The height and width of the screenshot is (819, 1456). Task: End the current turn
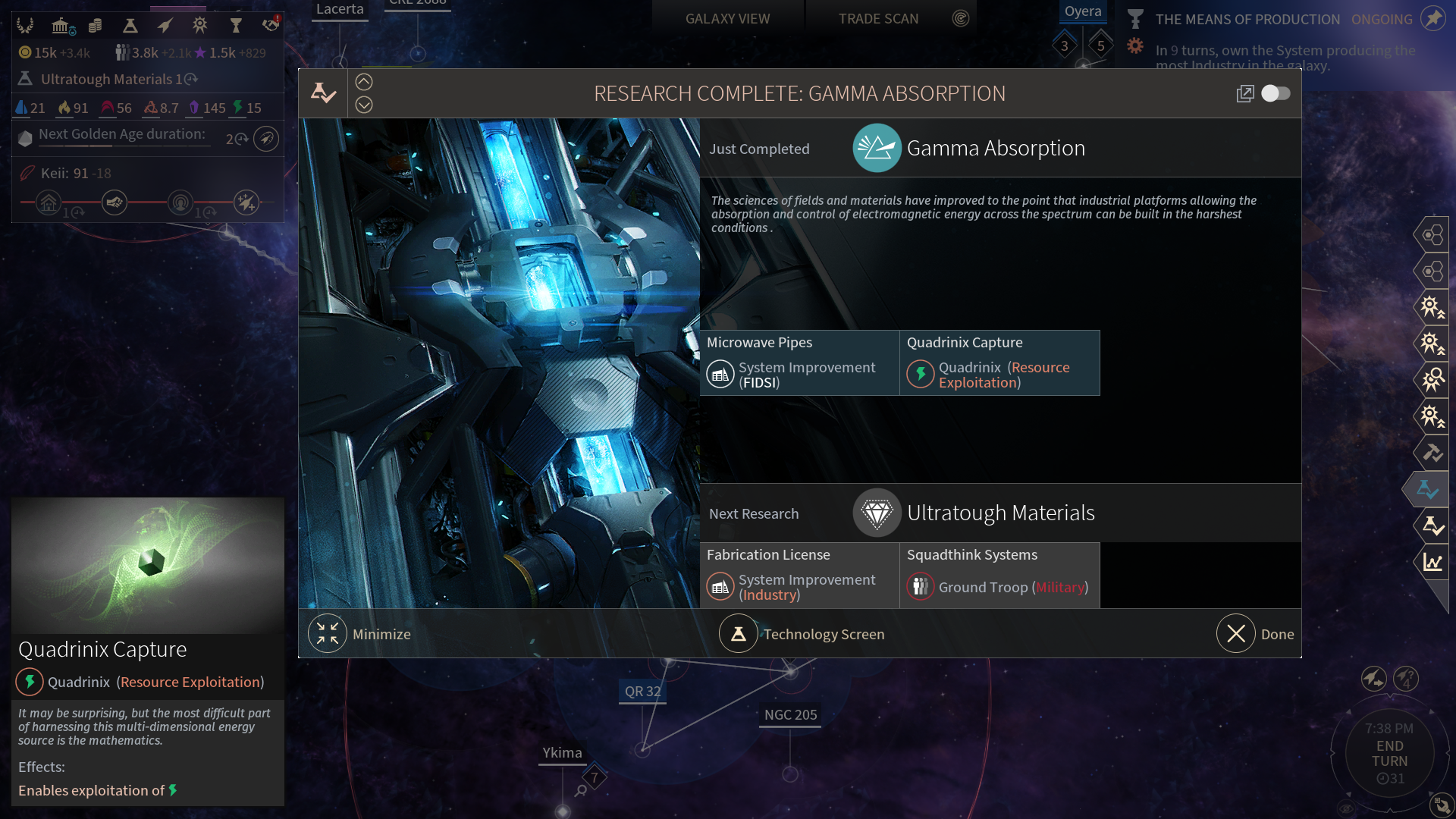pyautogui.click(x=1389, y=753)
